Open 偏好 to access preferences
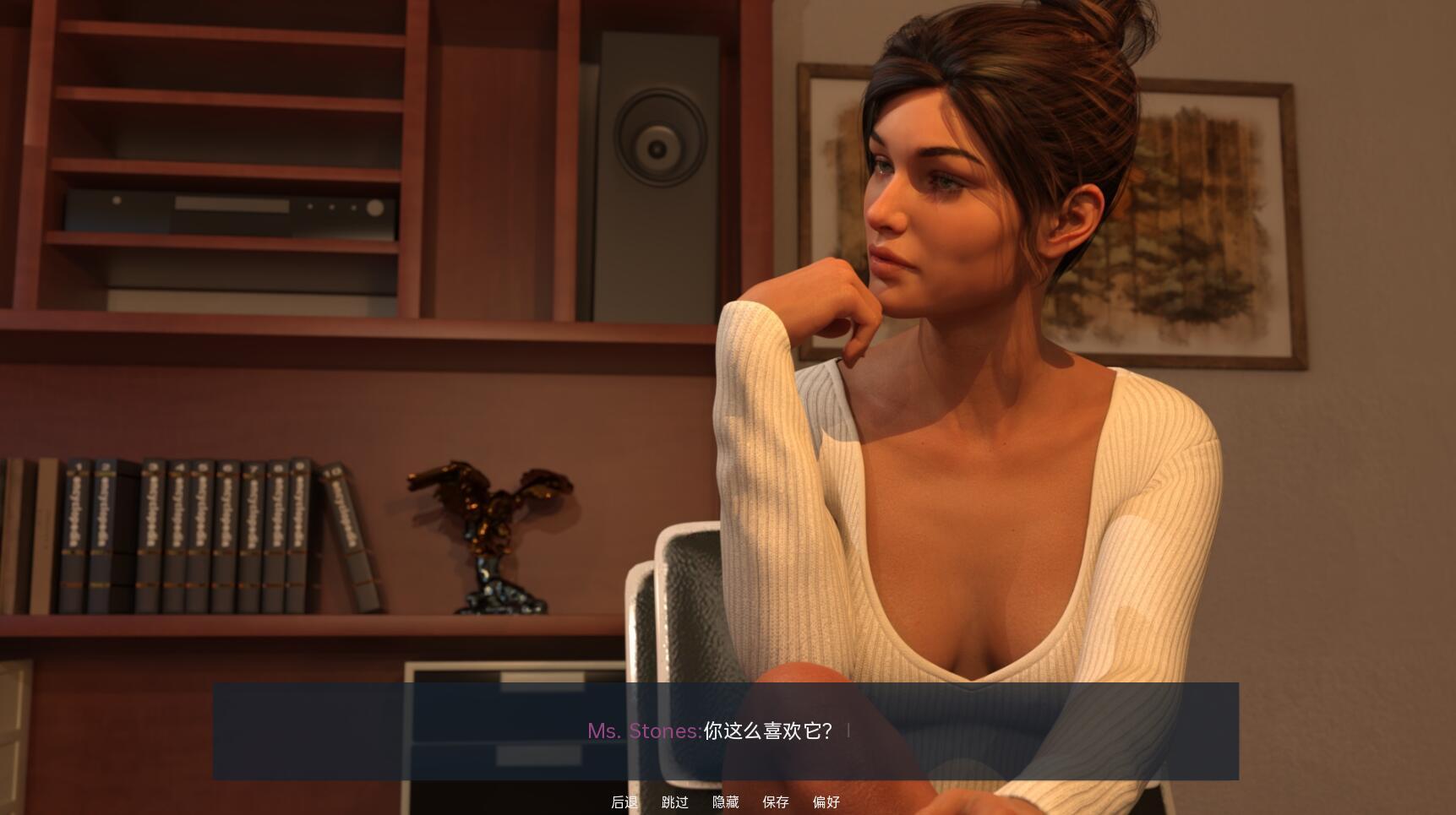Viewport: 1456px width, 815px height. [x=824, y=802]
